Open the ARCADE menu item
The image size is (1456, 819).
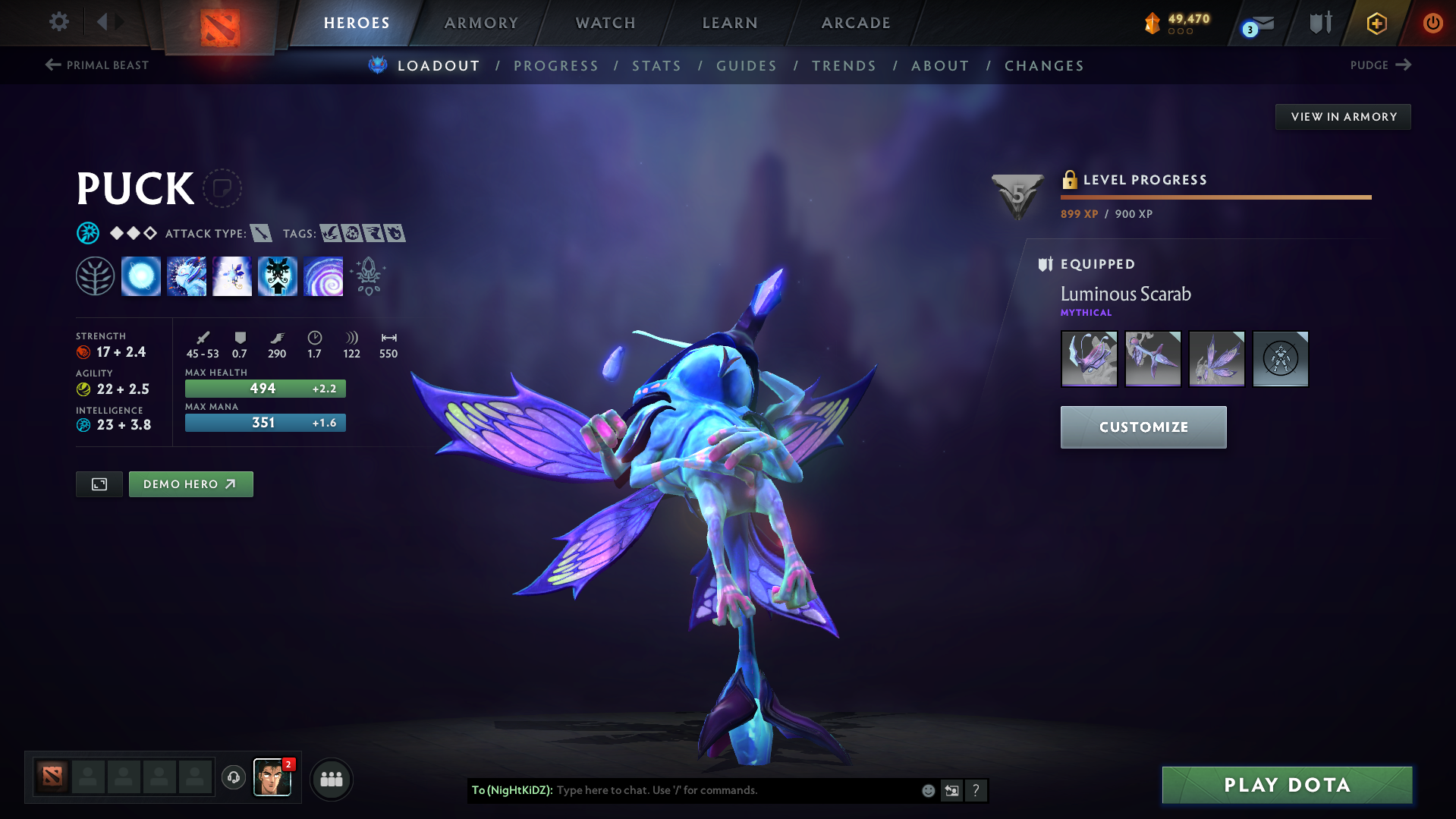(855, 23)
